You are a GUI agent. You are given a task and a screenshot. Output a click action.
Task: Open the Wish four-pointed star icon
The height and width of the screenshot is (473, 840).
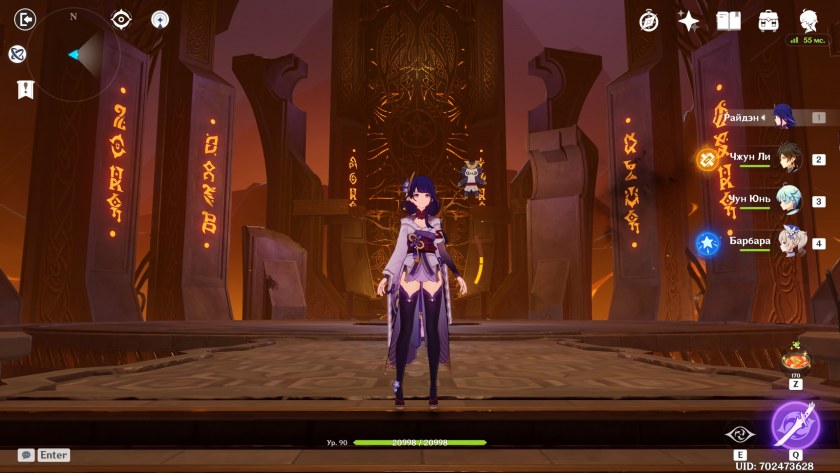(689, 20)
